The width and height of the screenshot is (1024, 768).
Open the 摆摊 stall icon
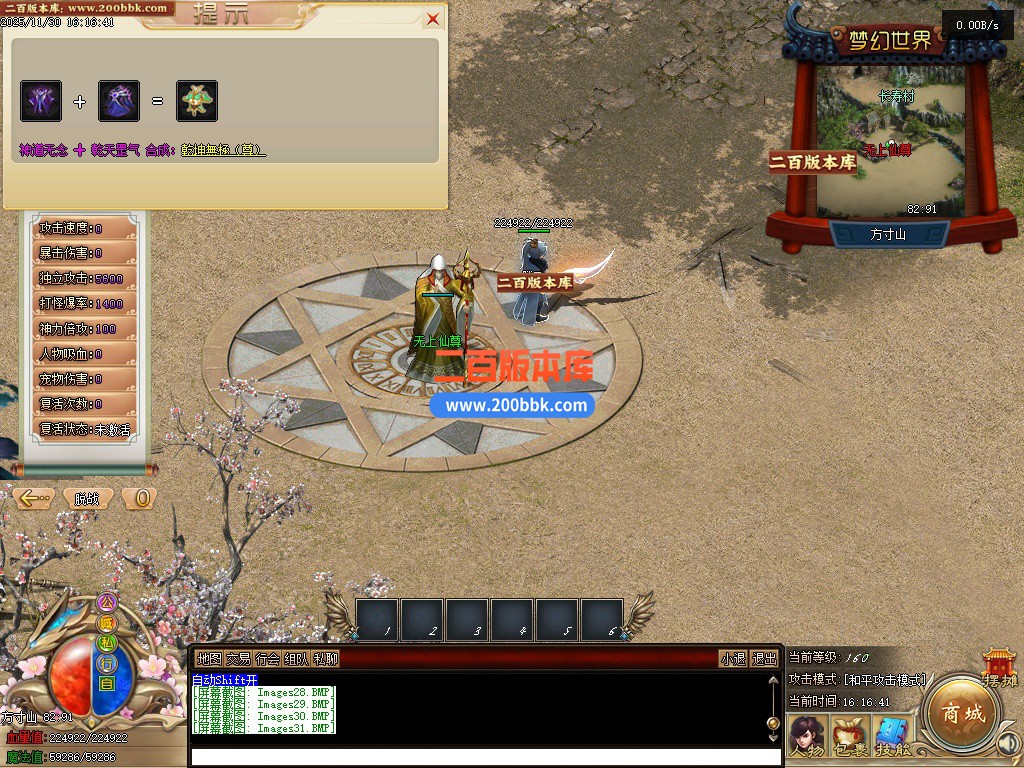999,667
